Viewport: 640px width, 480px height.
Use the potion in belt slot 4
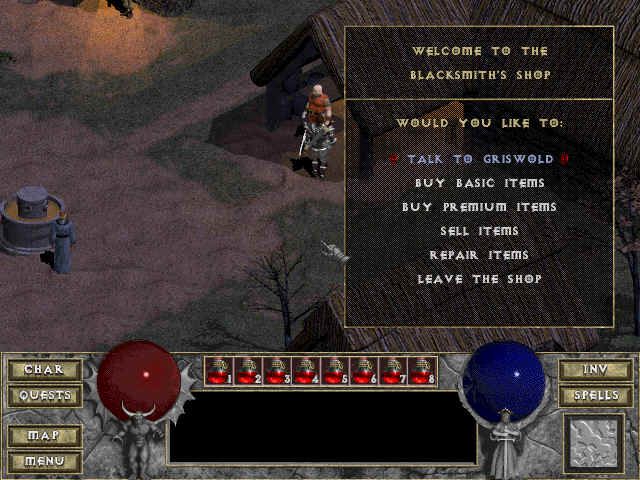pyautogui.click(x=305, y=371)
